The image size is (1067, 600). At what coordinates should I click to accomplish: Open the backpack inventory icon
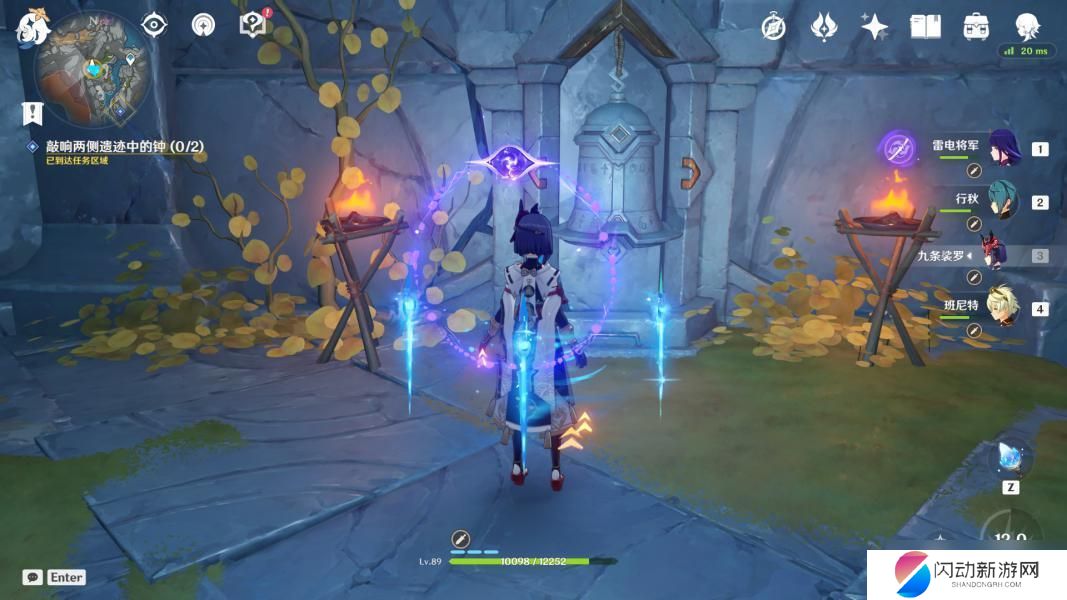click(975, 27)
